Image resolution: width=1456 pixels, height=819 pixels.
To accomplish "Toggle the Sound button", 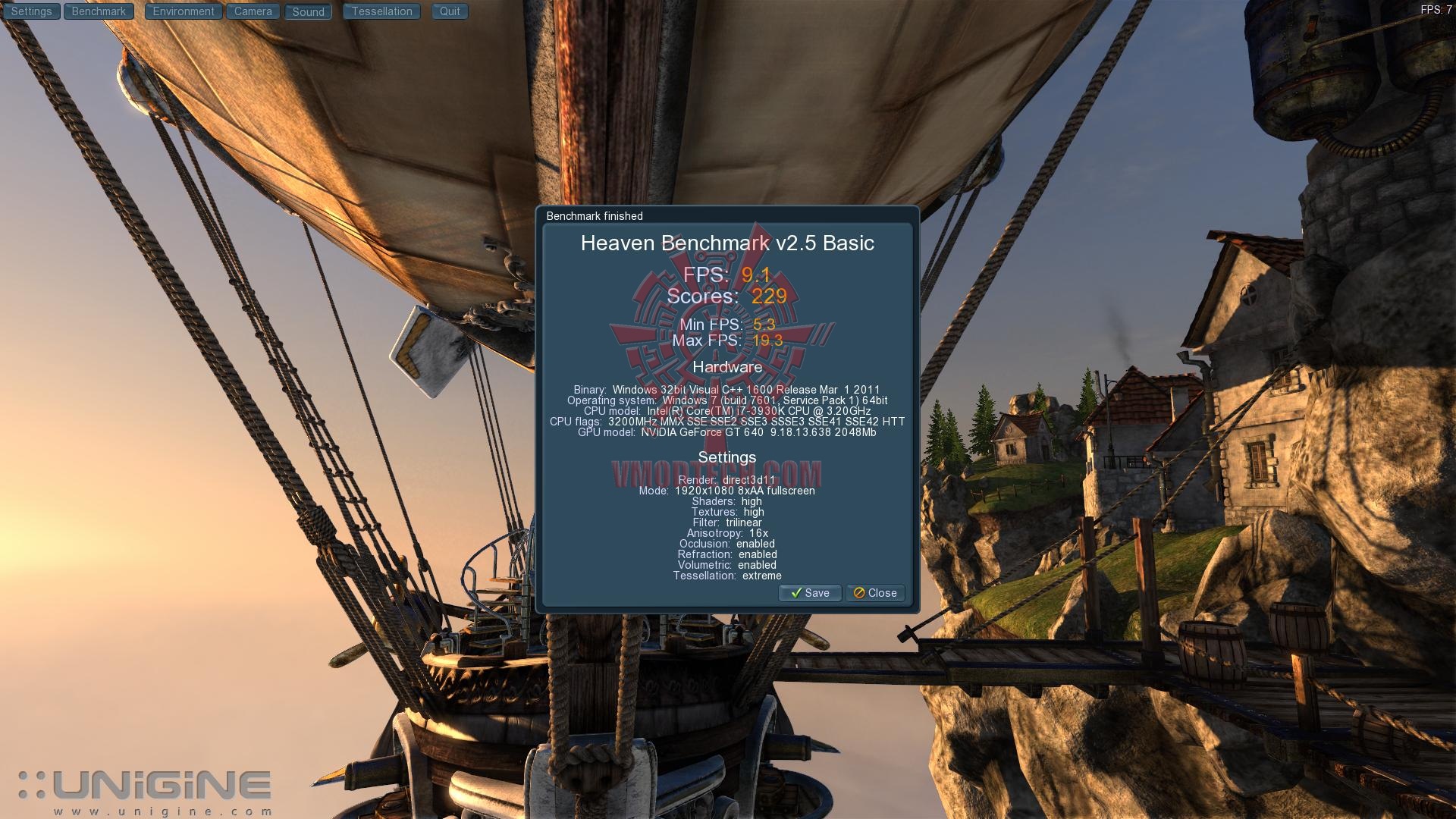I will click(x=308, y=12).
